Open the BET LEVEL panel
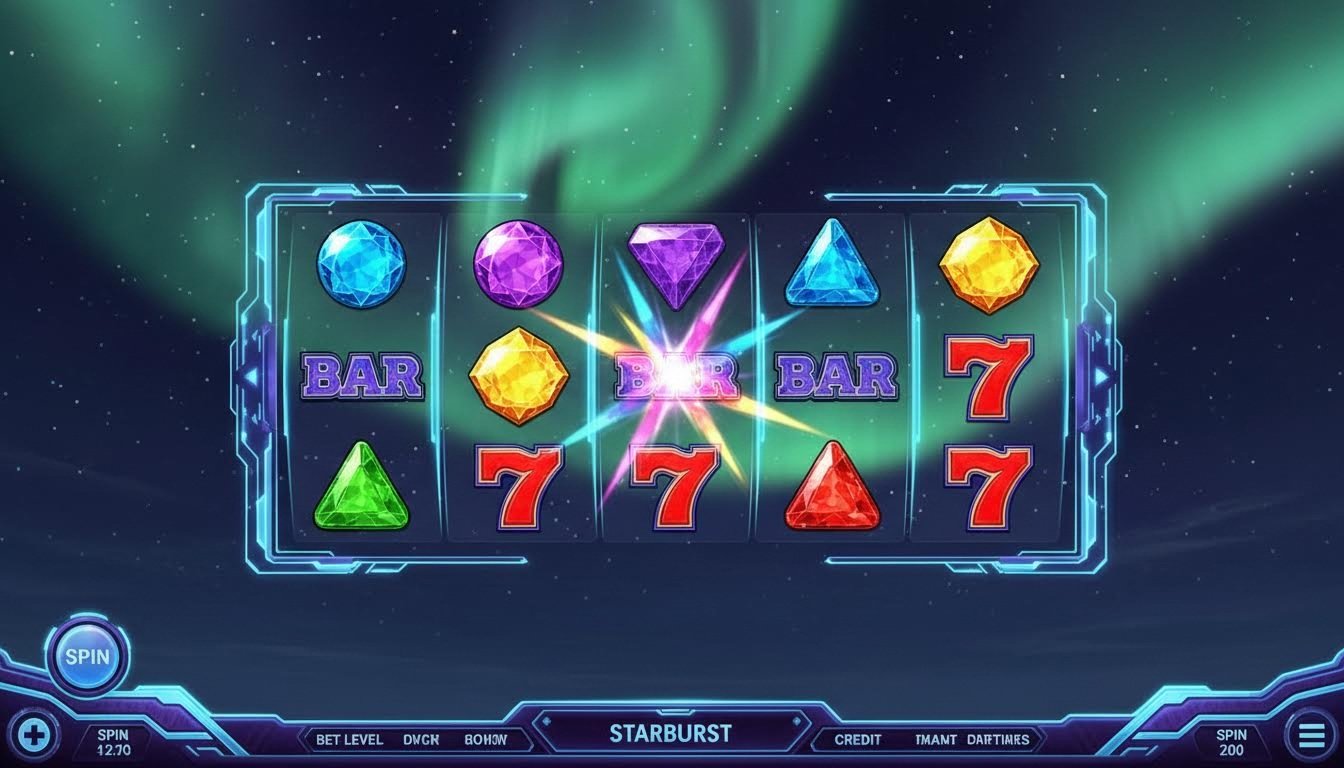Image resolution: width=1344 pixels, height=768 pixels. click(x=351, y=739)
